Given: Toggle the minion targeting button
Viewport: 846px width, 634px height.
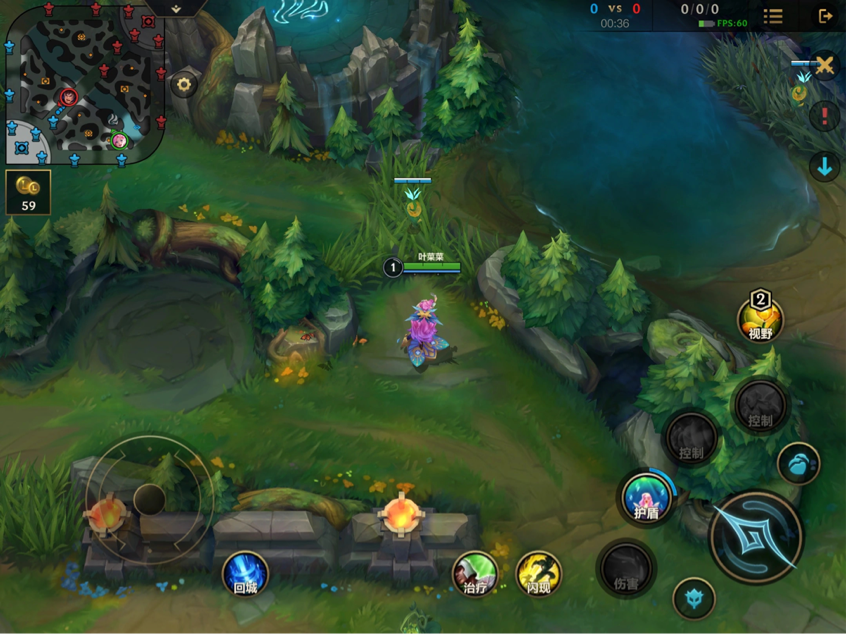Looking at the screenshot, I should (798, 463).
